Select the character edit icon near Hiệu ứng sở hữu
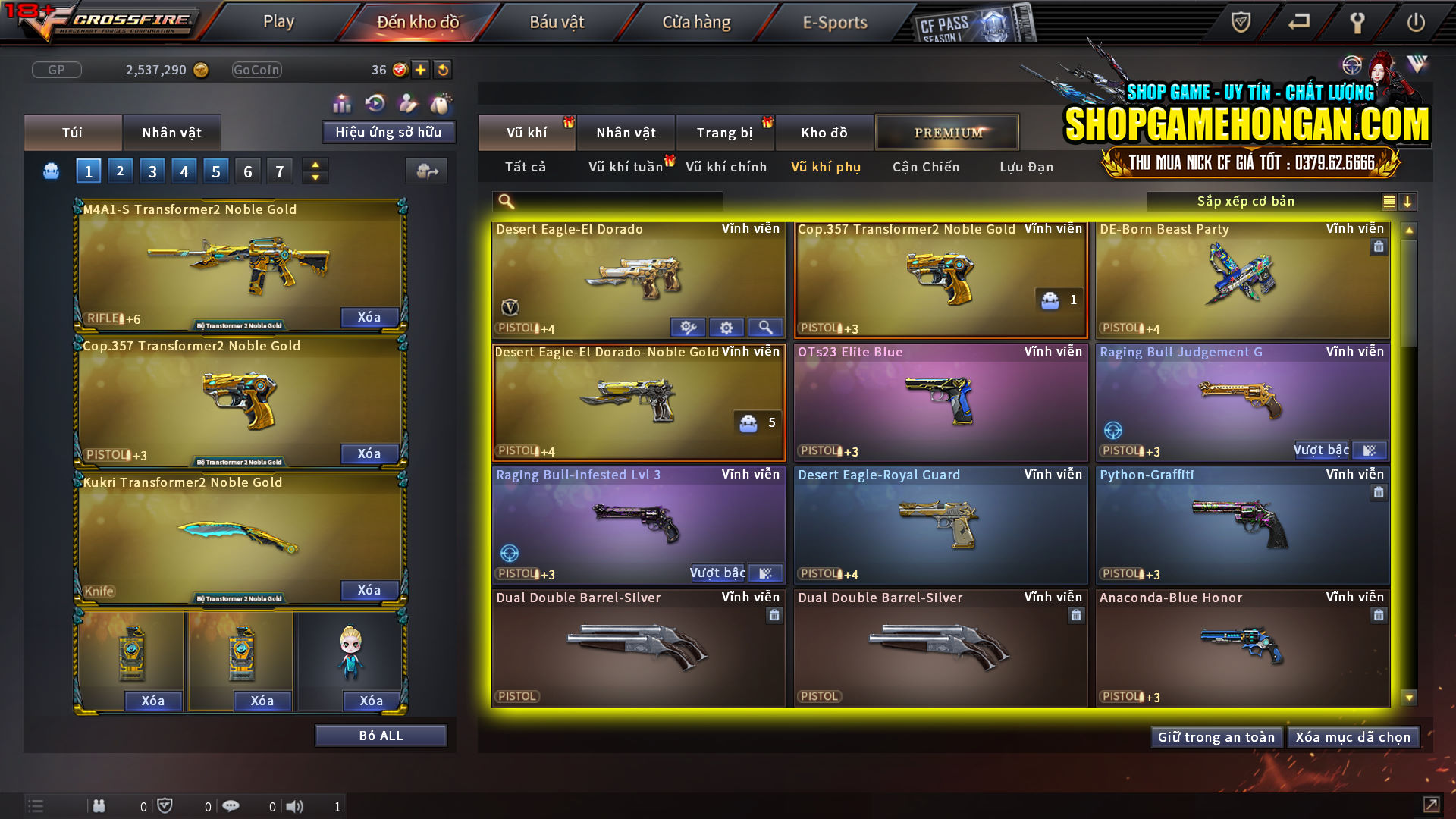This screenshot has width=1456, height=819. tap(406, 102)
